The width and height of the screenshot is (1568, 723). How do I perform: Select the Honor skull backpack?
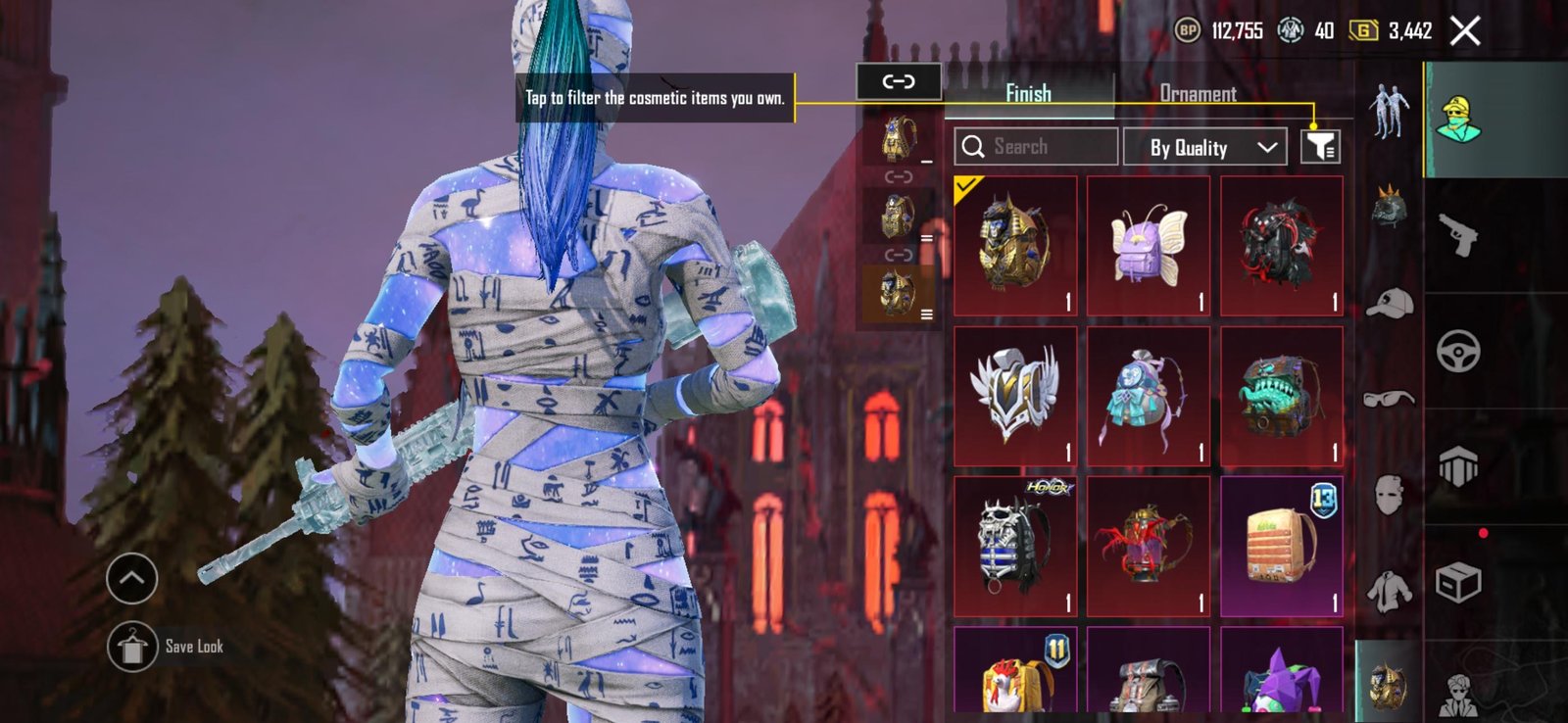point(1015,546)
